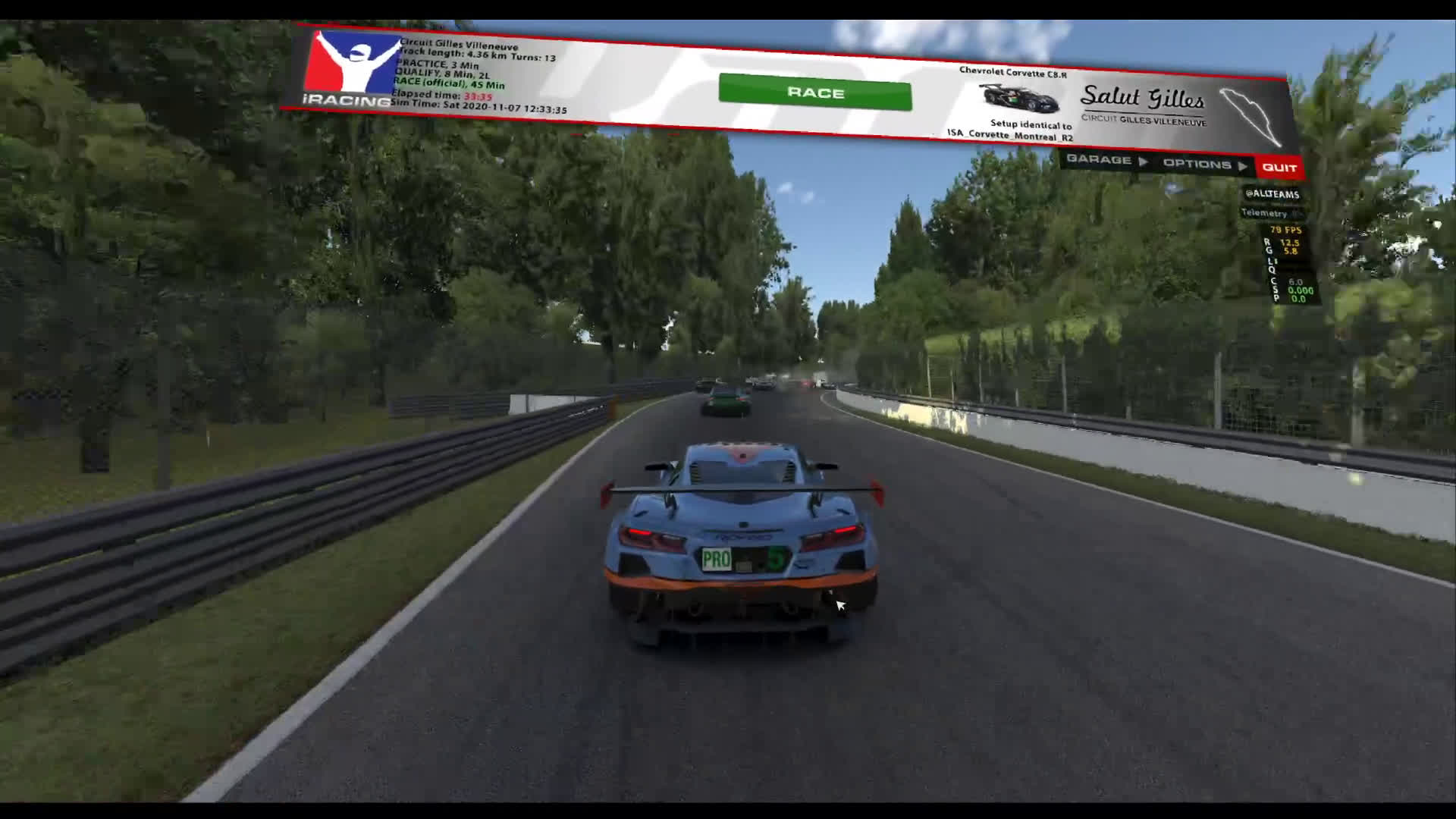
Task: Quit the session with the QUIT button
Action: tap(1279, 168)
